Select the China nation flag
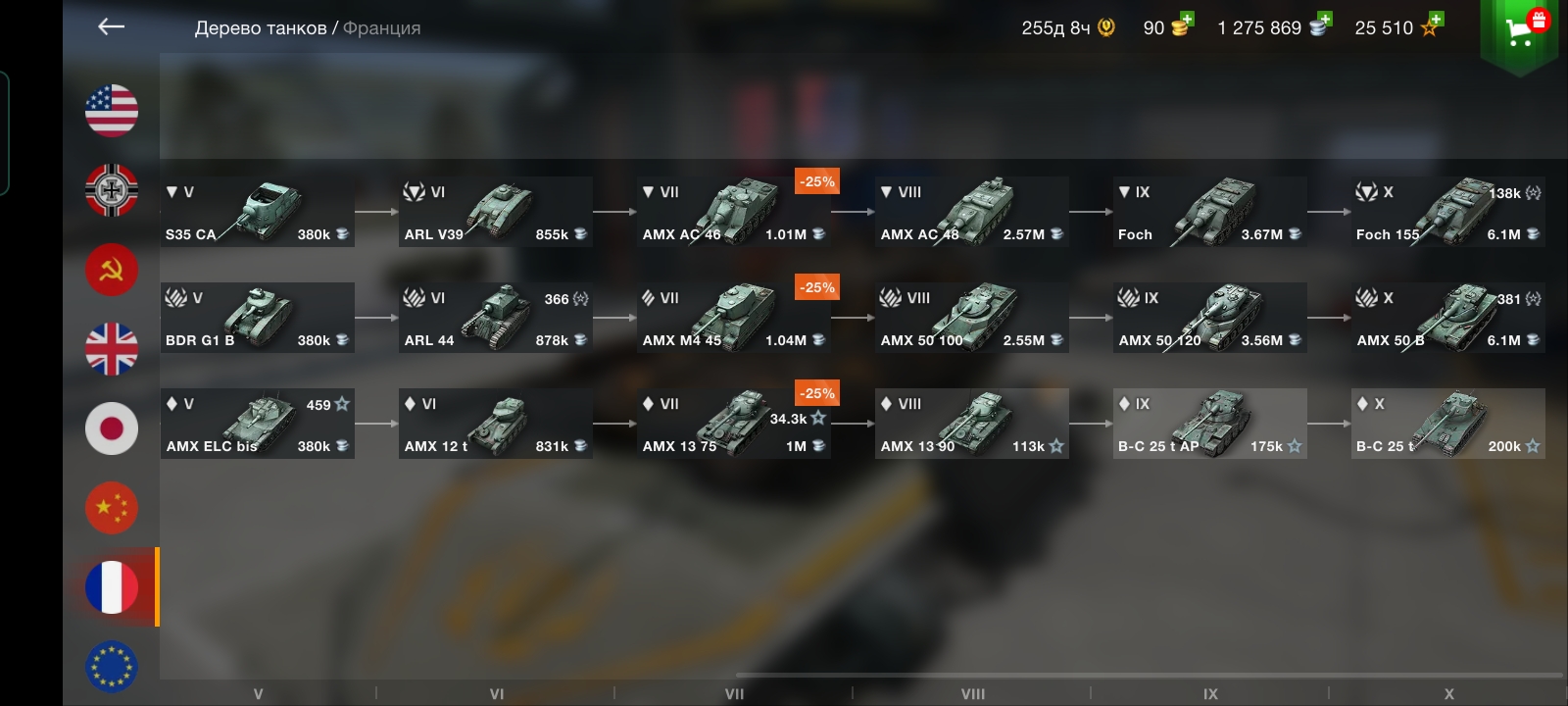The width and height of the screenshot is (1568, 706). [x=112, y=508]
